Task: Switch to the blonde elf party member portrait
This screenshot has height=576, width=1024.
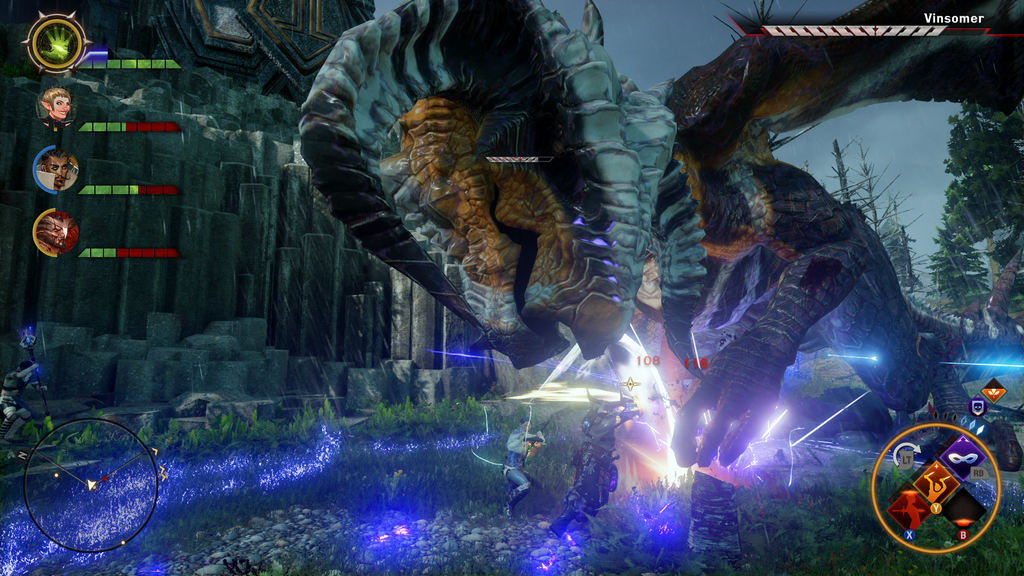Action: (x=56, y=105)
